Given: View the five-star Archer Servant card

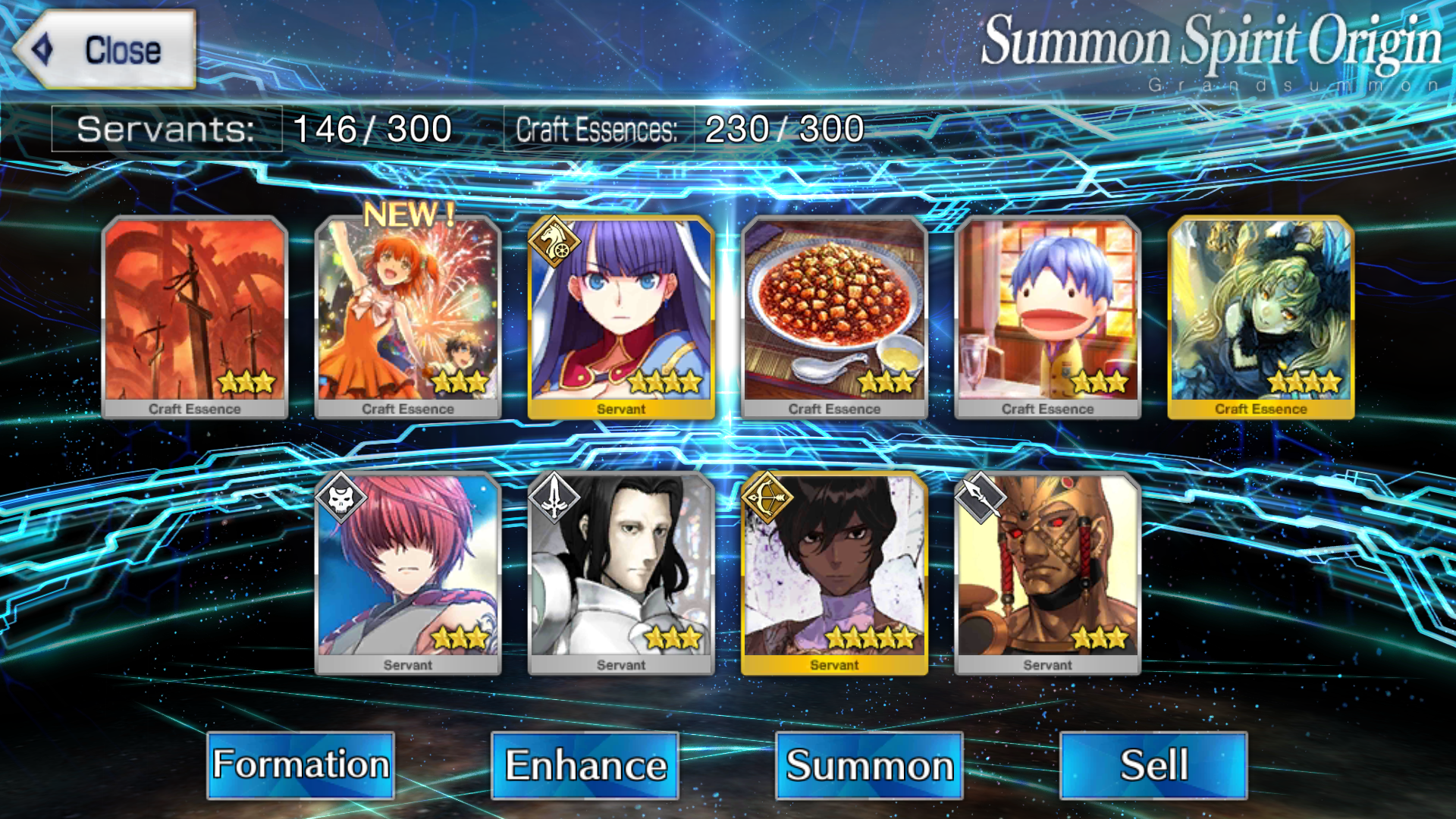Looking at the screenshot, I should coord(834,573).
